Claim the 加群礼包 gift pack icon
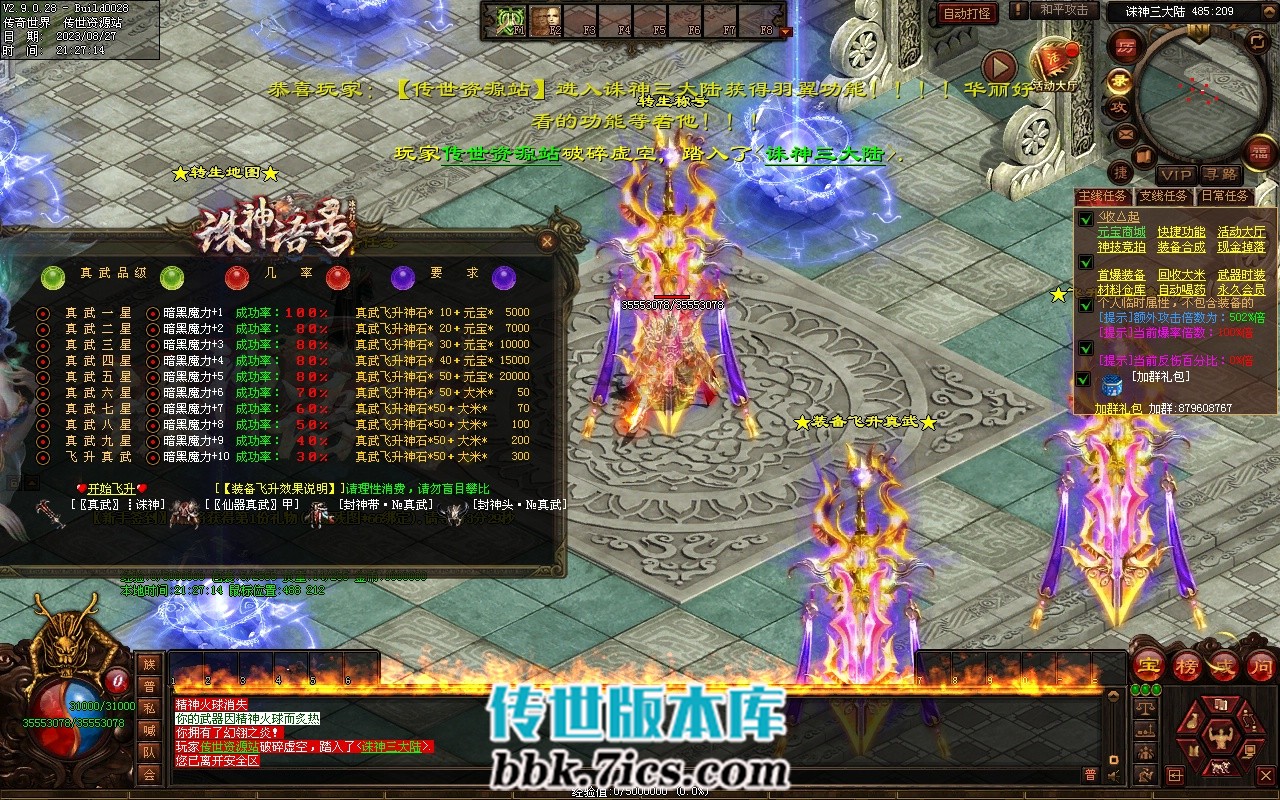Image resolution: width=1280 pixels, height=800 pixels. [x=1110, y=385]
